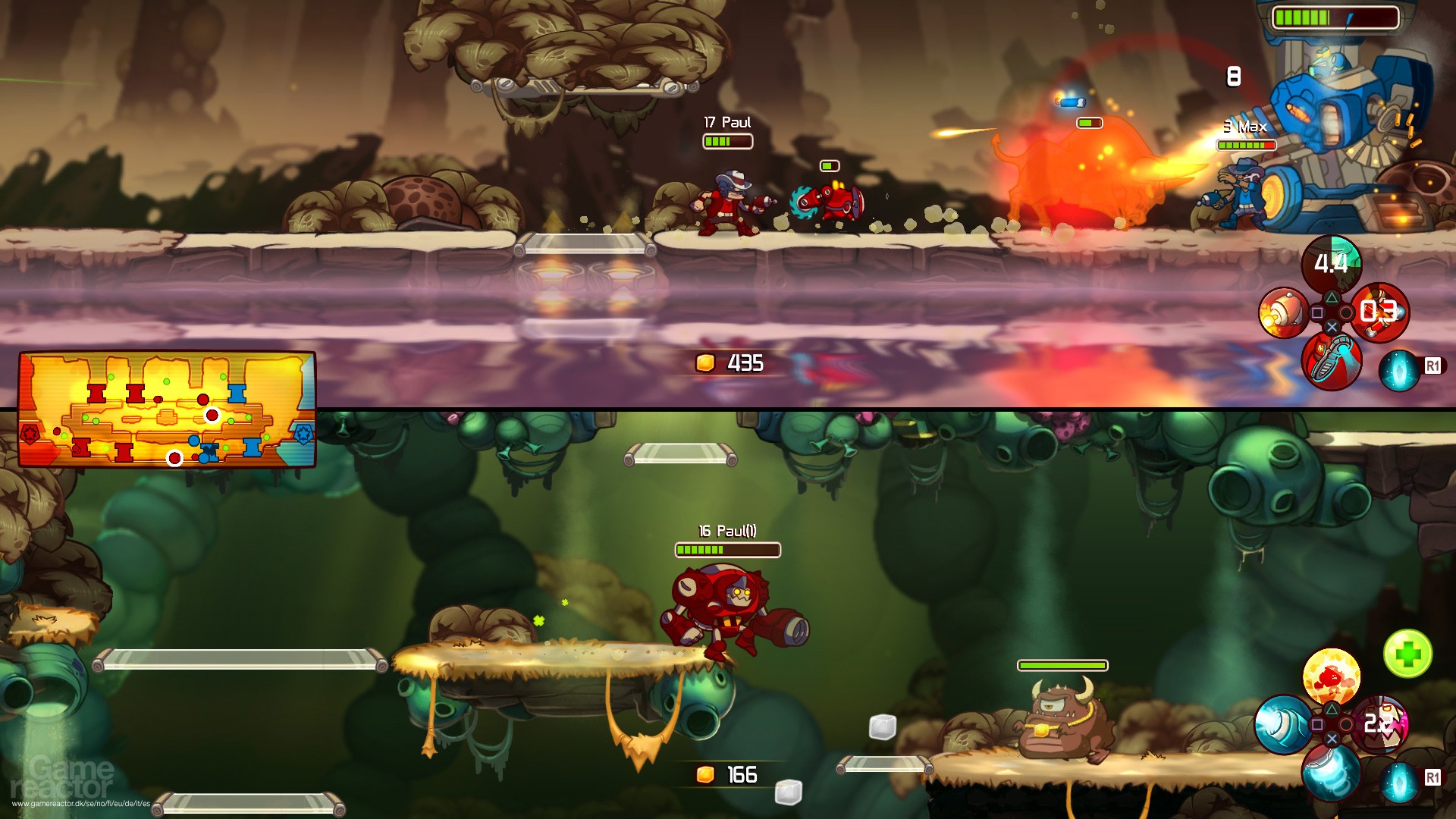Select the explosive self-destruct ability on Triangle

(x=1332, y=673)
